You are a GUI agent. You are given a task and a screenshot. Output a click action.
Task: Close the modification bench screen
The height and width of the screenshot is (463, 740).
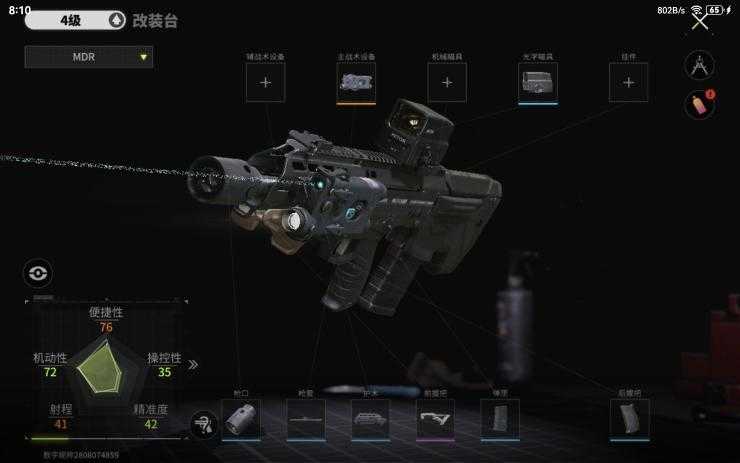(x=700, y=21)
